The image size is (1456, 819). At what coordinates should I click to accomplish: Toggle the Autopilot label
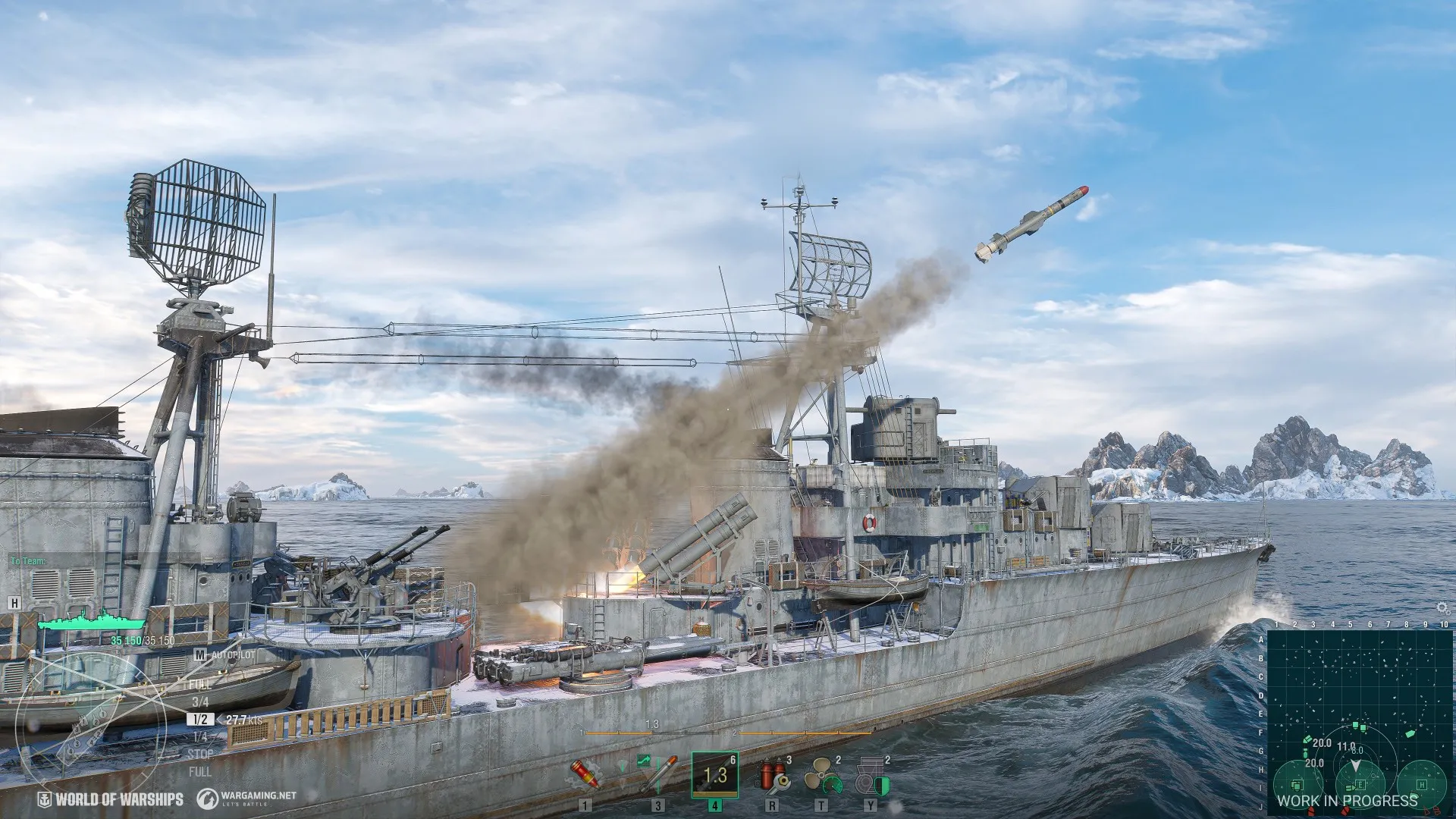coord(232,654)
